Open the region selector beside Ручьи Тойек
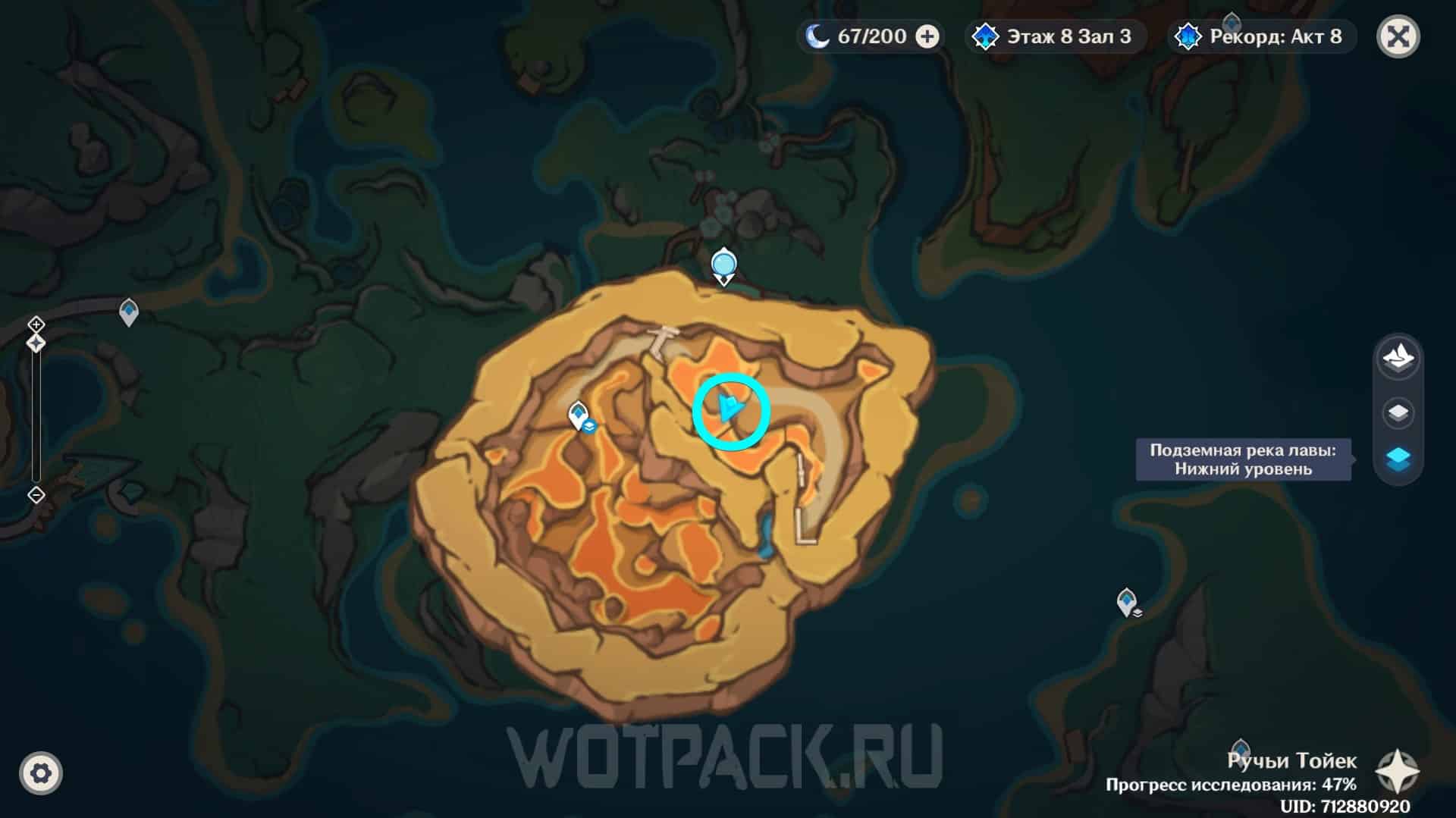The height and width of the screenshot is (818, 1456). click(1397, 772)
